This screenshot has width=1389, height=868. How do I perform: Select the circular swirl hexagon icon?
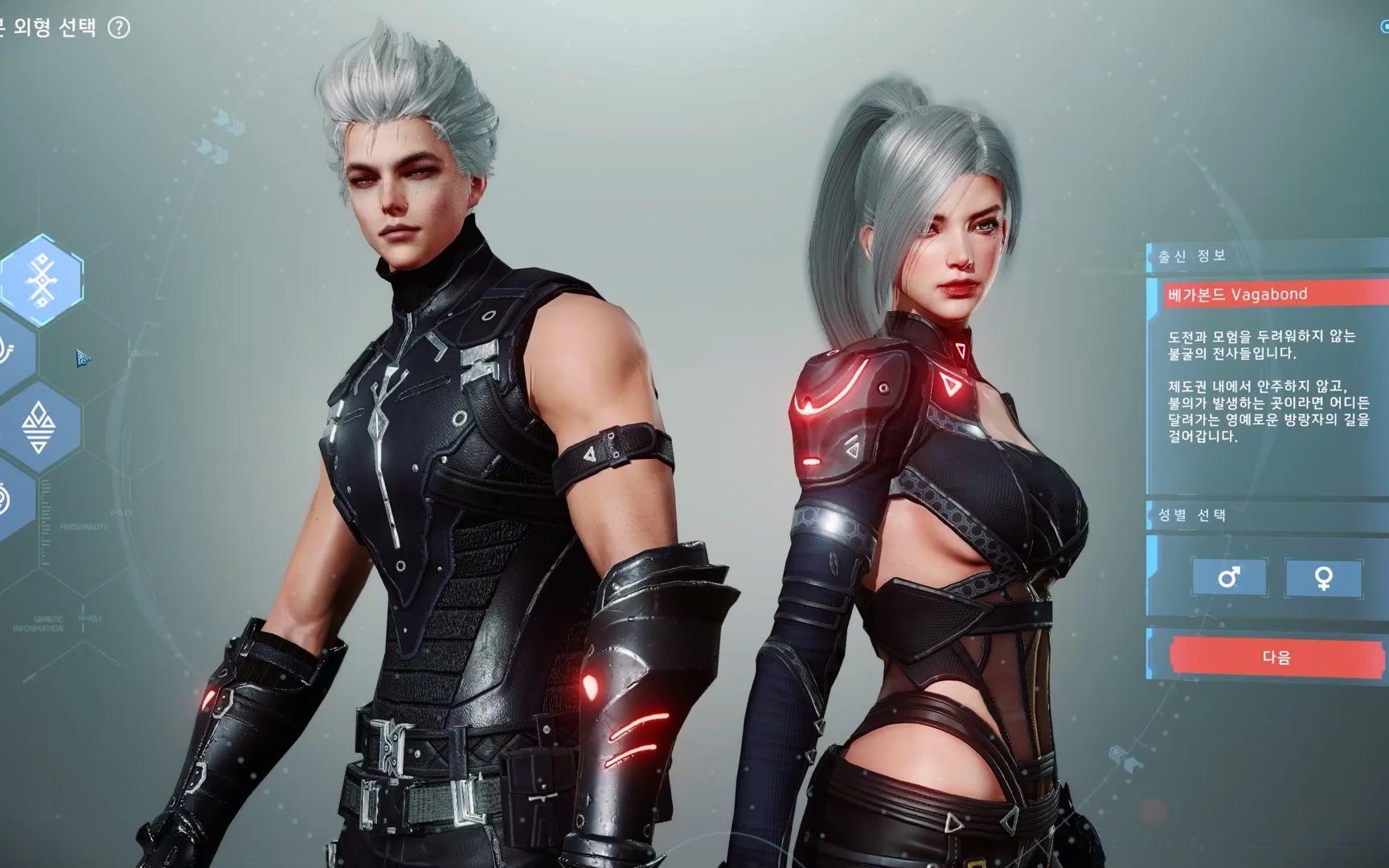8,350
